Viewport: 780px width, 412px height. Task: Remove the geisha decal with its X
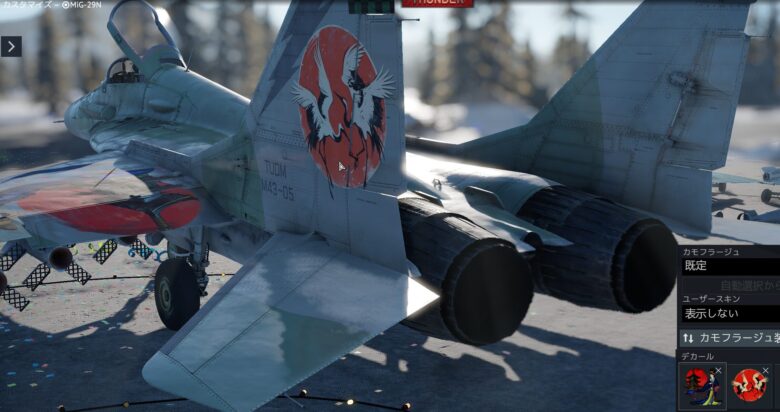pyautogui.click(x=720, y=369)
